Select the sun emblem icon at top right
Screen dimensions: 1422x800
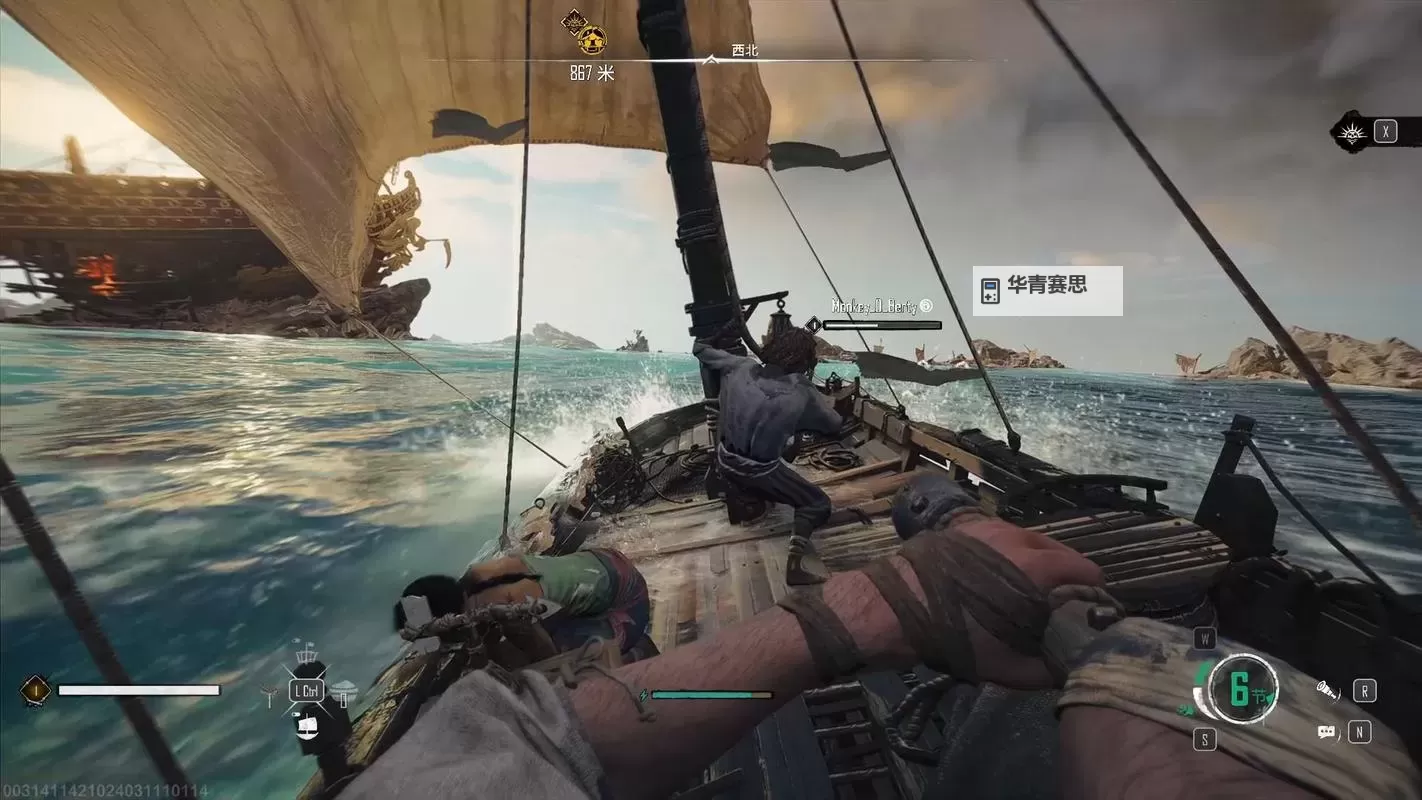pyautogui.click(x=1353, y=131)
